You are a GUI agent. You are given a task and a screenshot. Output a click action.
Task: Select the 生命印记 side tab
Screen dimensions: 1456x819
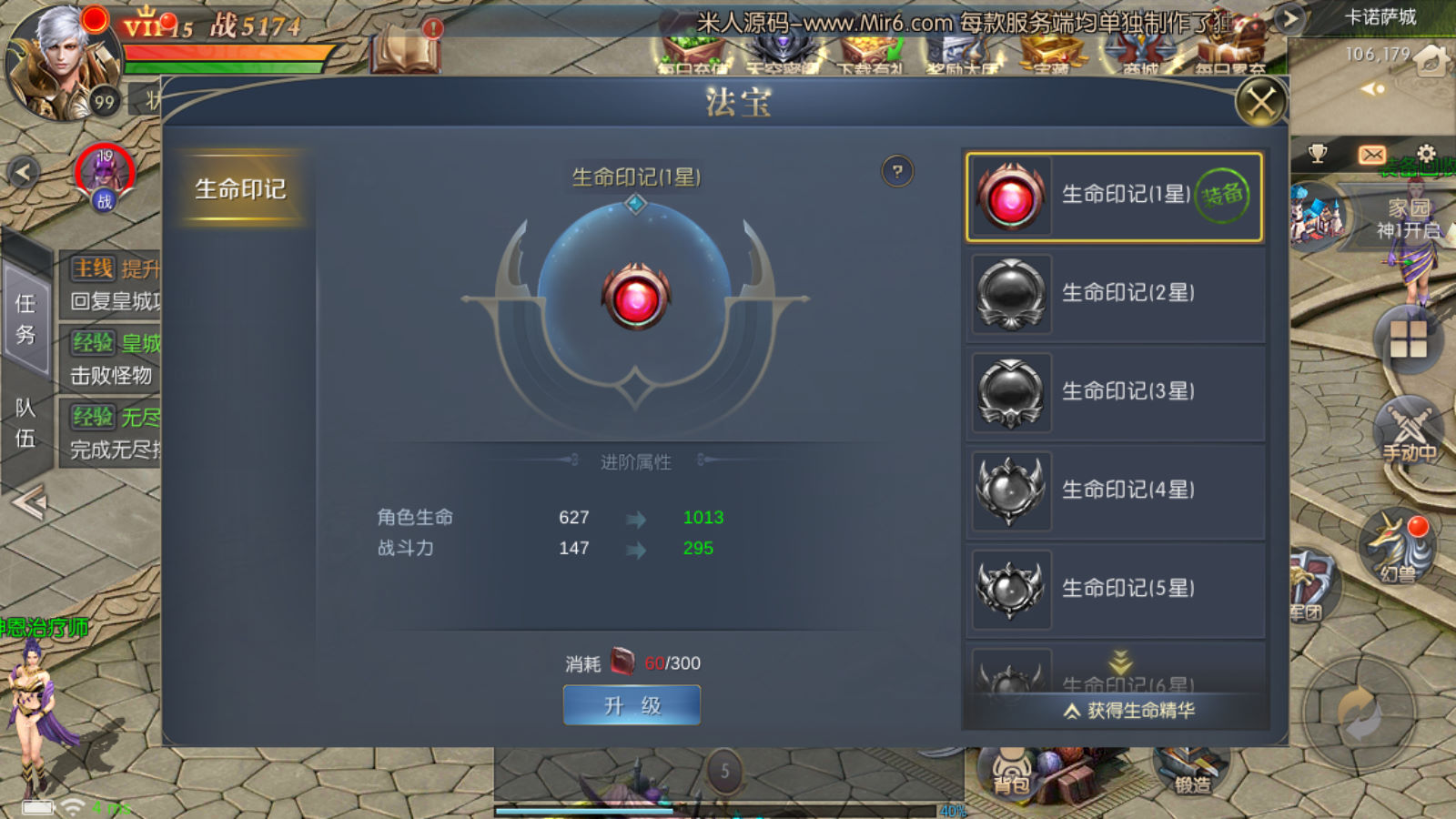pyautogui.click(x=240, y=188)
